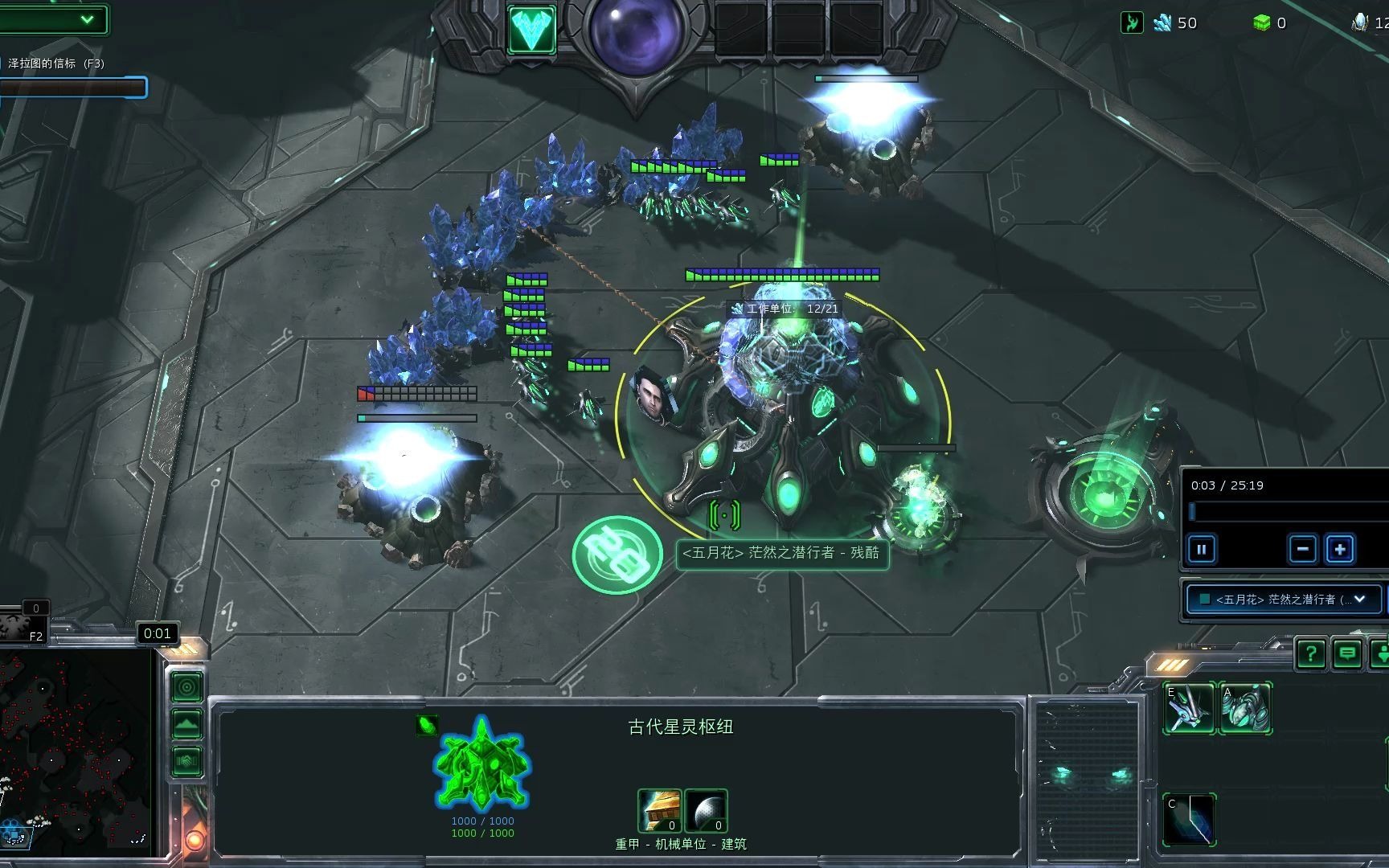The image size is (1389, 868).
Task: Activate the mothership core command (A)
Action: [x=1245, y=708]
